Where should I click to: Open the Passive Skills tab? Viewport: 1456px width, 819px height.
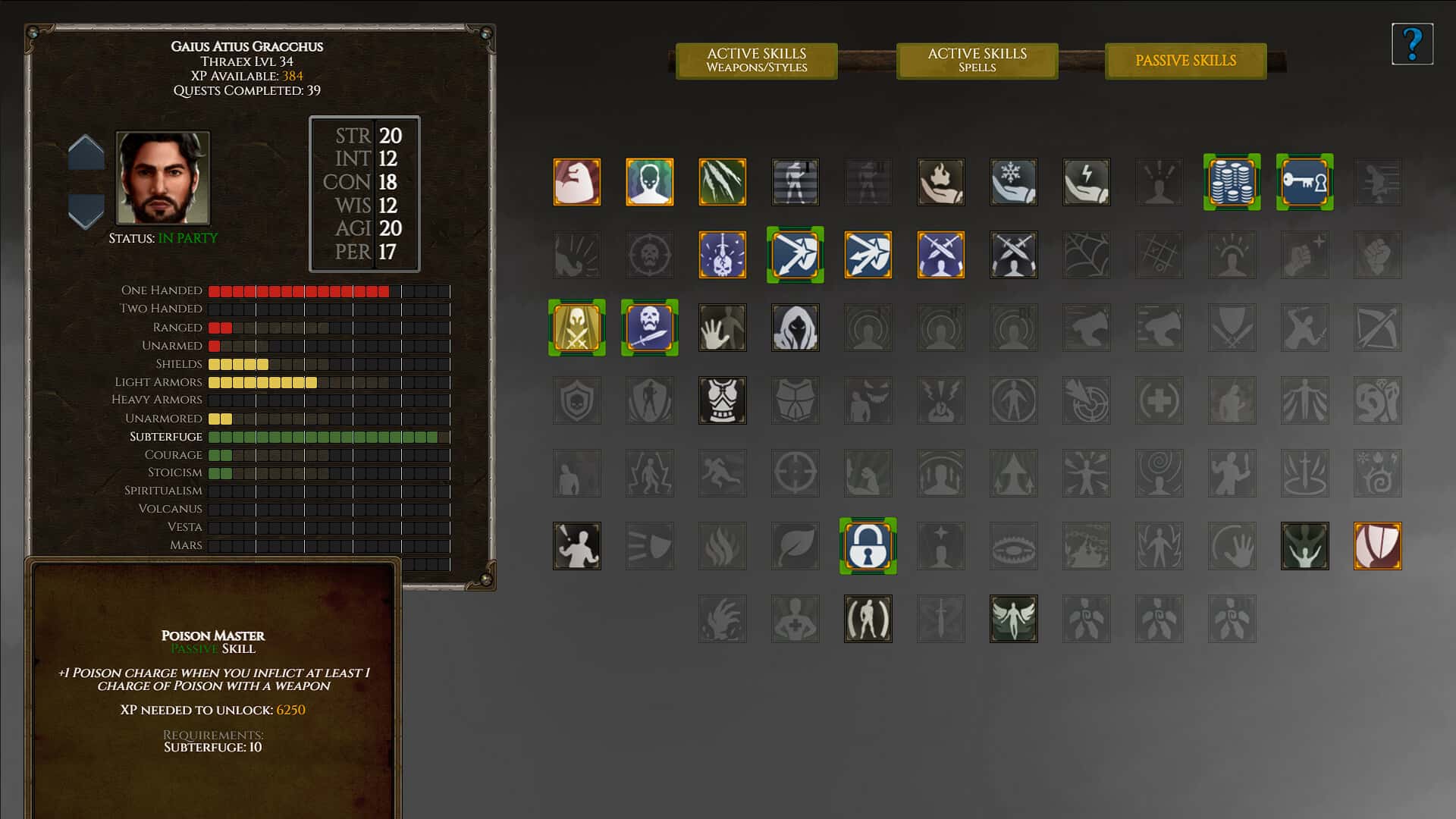click(x=1185, y=61)
